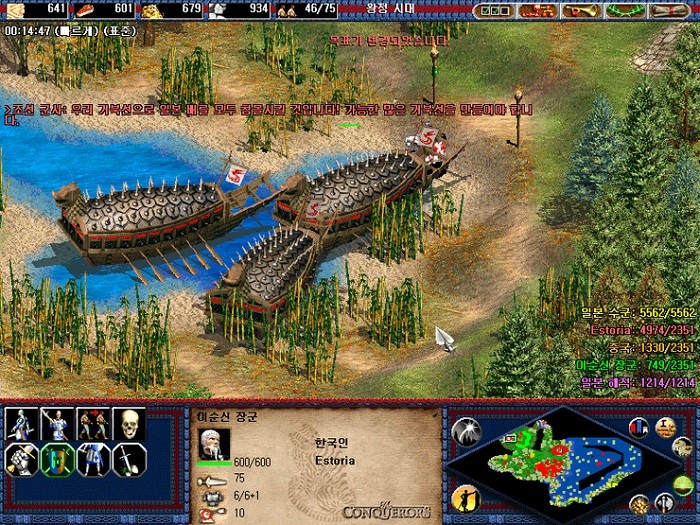
Task: Open the diplomacy wreath button
Action: pyautogui.click(x=624, y=10)
